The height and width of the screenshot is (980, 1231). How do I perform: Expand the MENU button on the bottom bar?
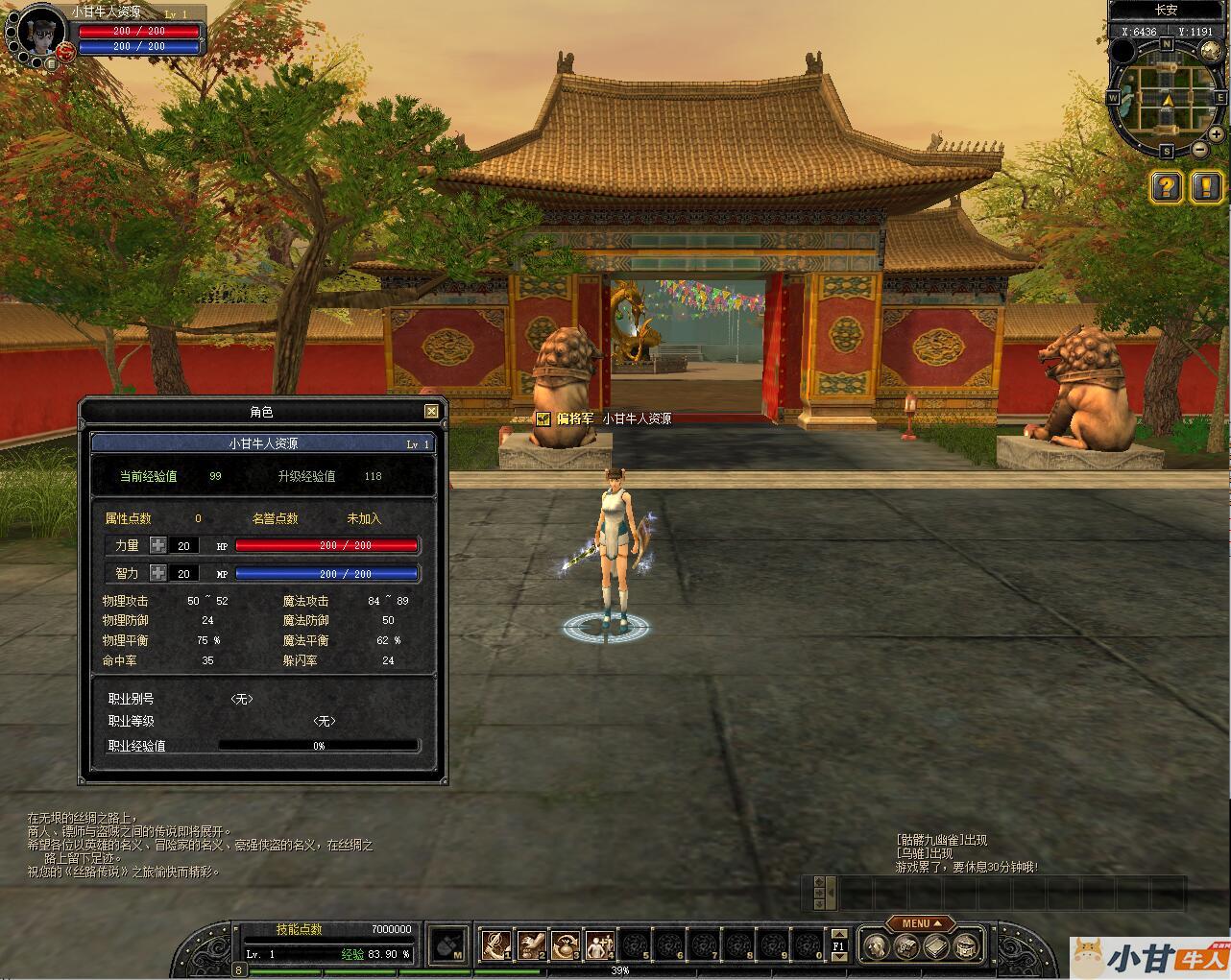[x=920, y=923]
